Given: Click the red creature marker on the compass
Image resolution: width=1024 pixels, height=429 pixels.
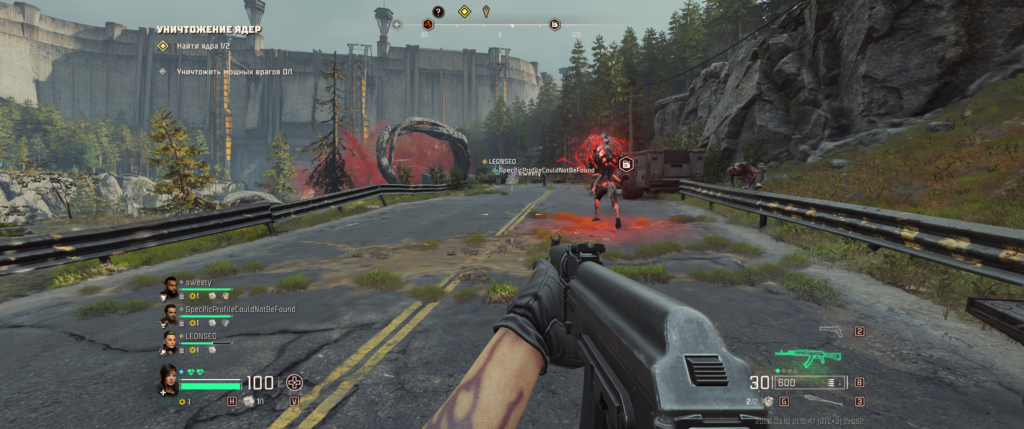Looking at the screenshot, I should 428,24.
